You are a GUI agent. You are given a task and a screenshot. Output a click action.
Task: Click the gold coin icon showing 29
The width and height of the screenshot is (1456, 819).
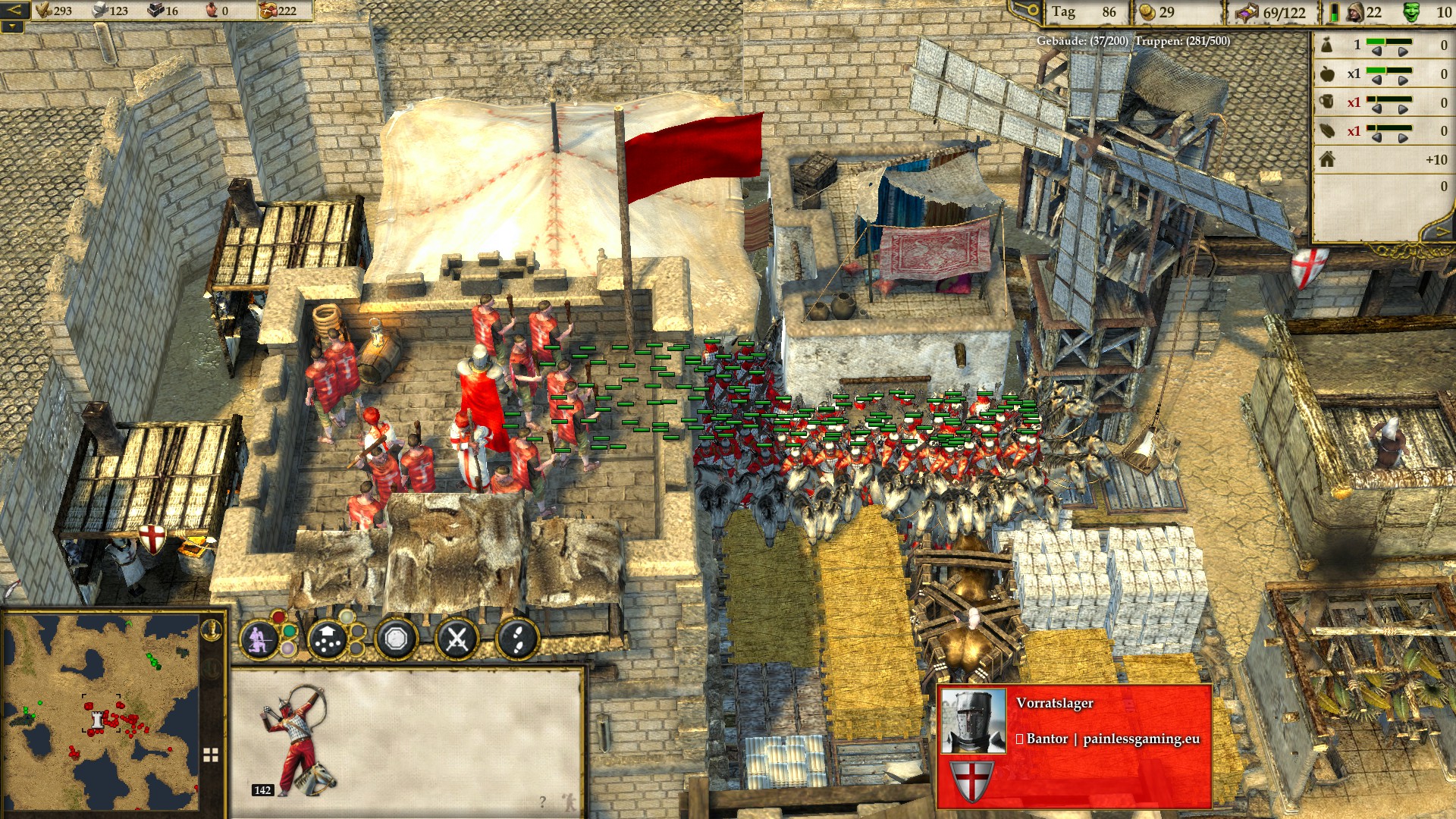(1148, 13)
